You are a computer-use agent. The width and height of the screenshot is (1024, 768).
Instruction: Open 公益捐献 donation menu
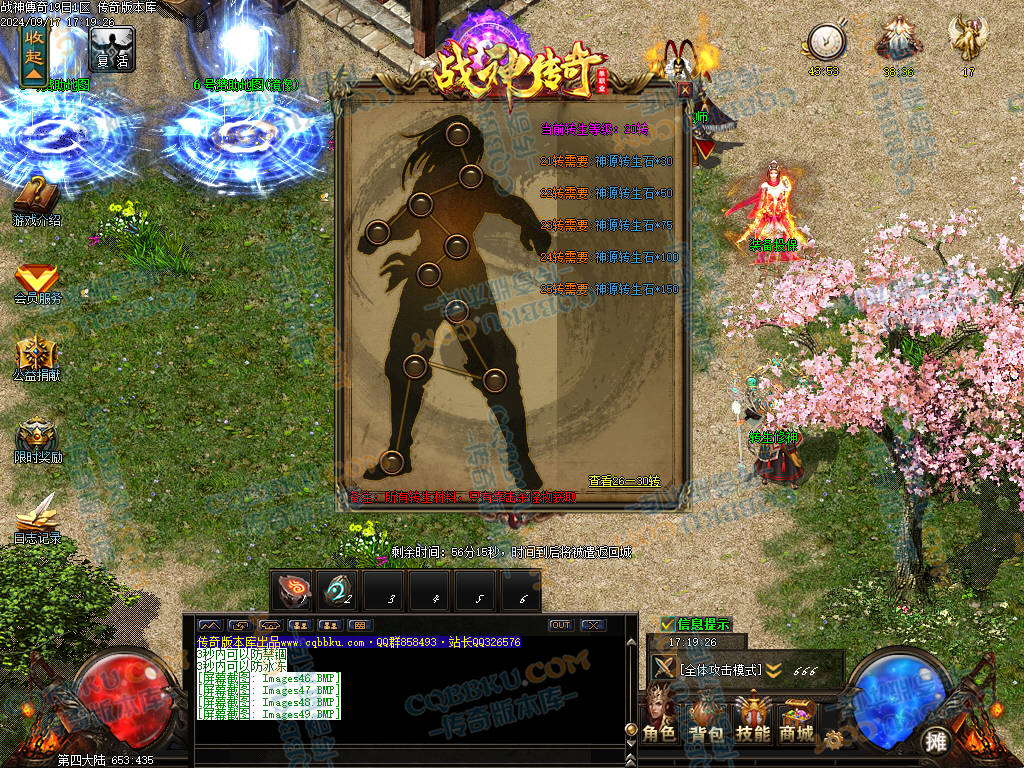tap(37, 357)
